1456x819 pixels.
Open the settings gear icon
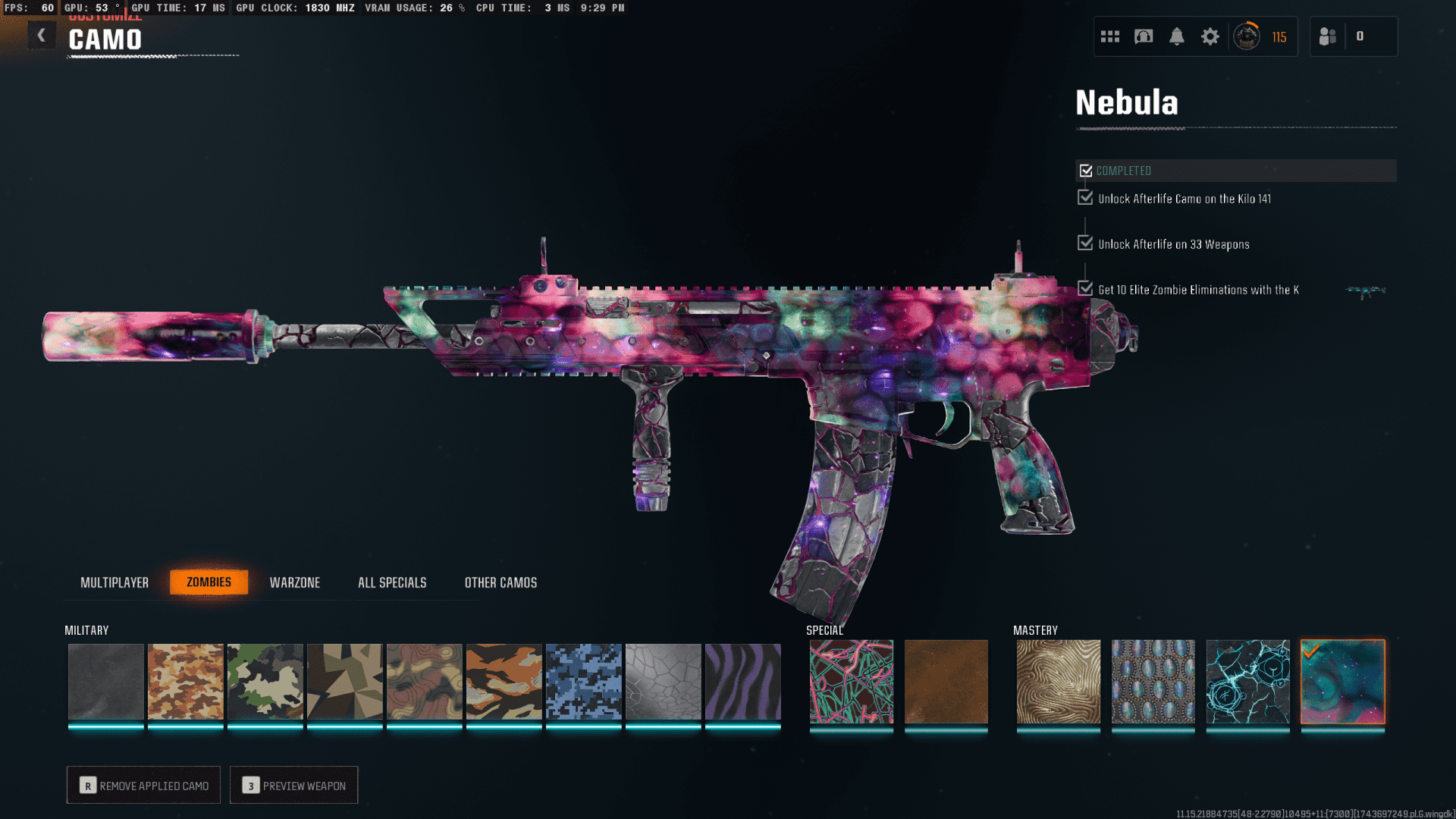click(1210, 36)
